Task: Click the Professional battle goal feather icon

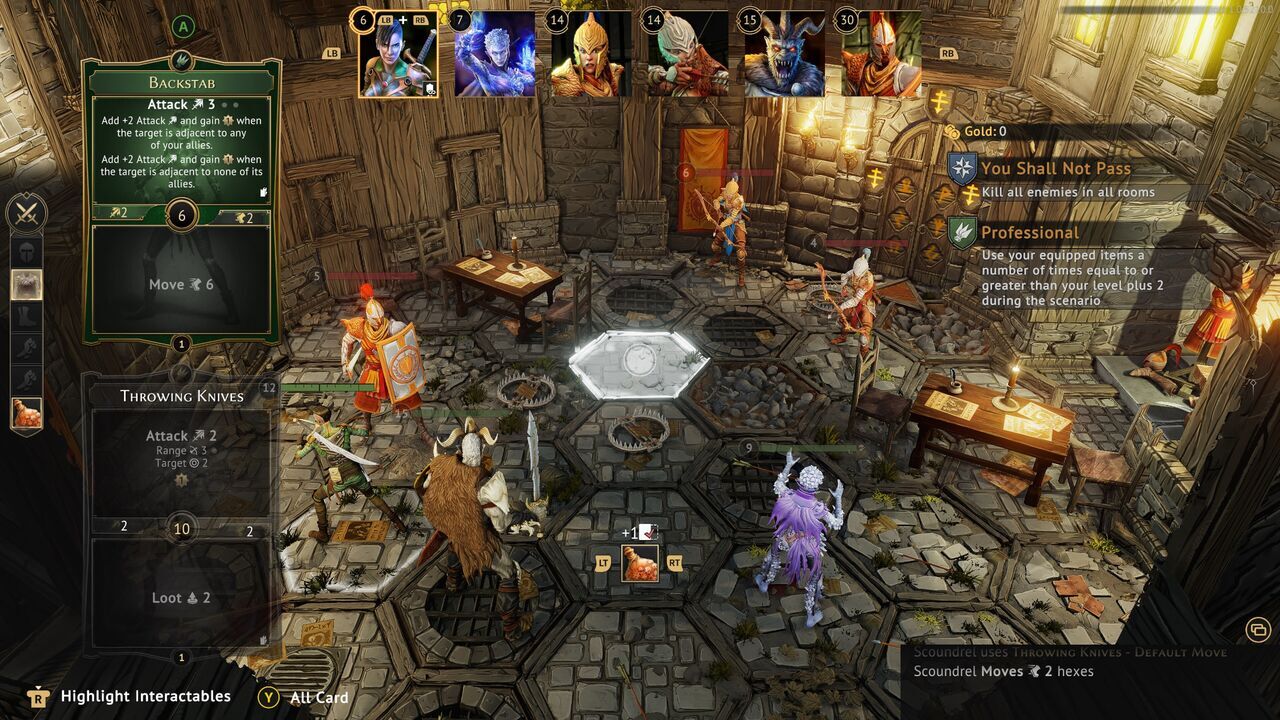Action: point(962,232)
